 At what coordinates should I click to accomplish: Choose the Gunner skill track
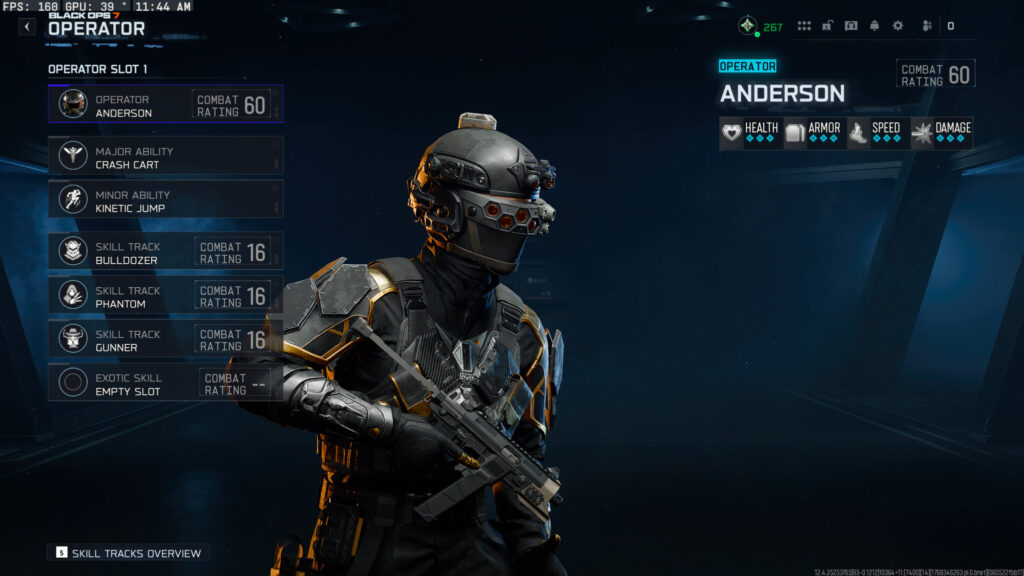(x=165, y=339)
